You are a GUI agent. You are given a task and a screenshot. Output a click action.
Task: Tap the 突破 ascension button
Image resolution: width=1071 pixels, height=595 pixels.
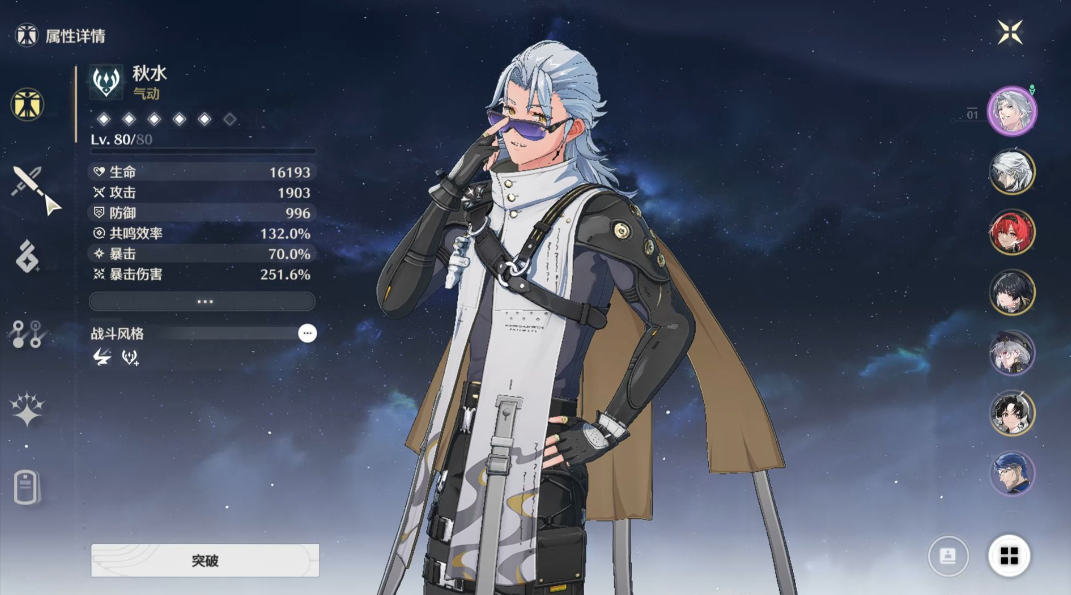[x=205, y=560]
